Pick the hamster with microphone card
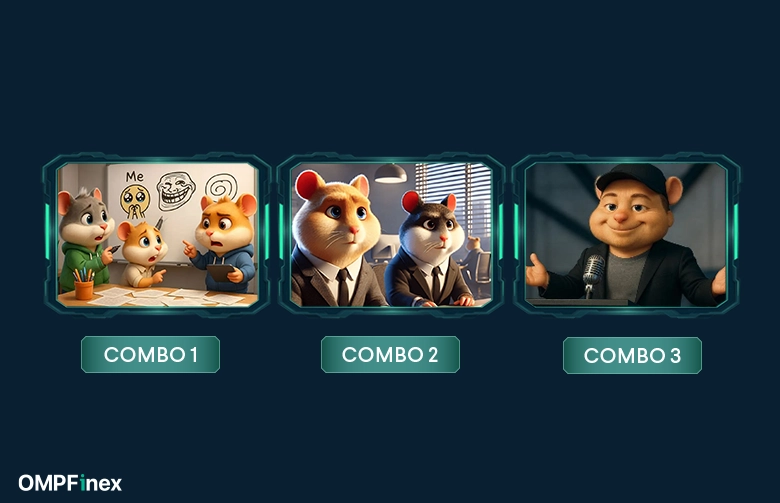780x503 pixels. 626,234
